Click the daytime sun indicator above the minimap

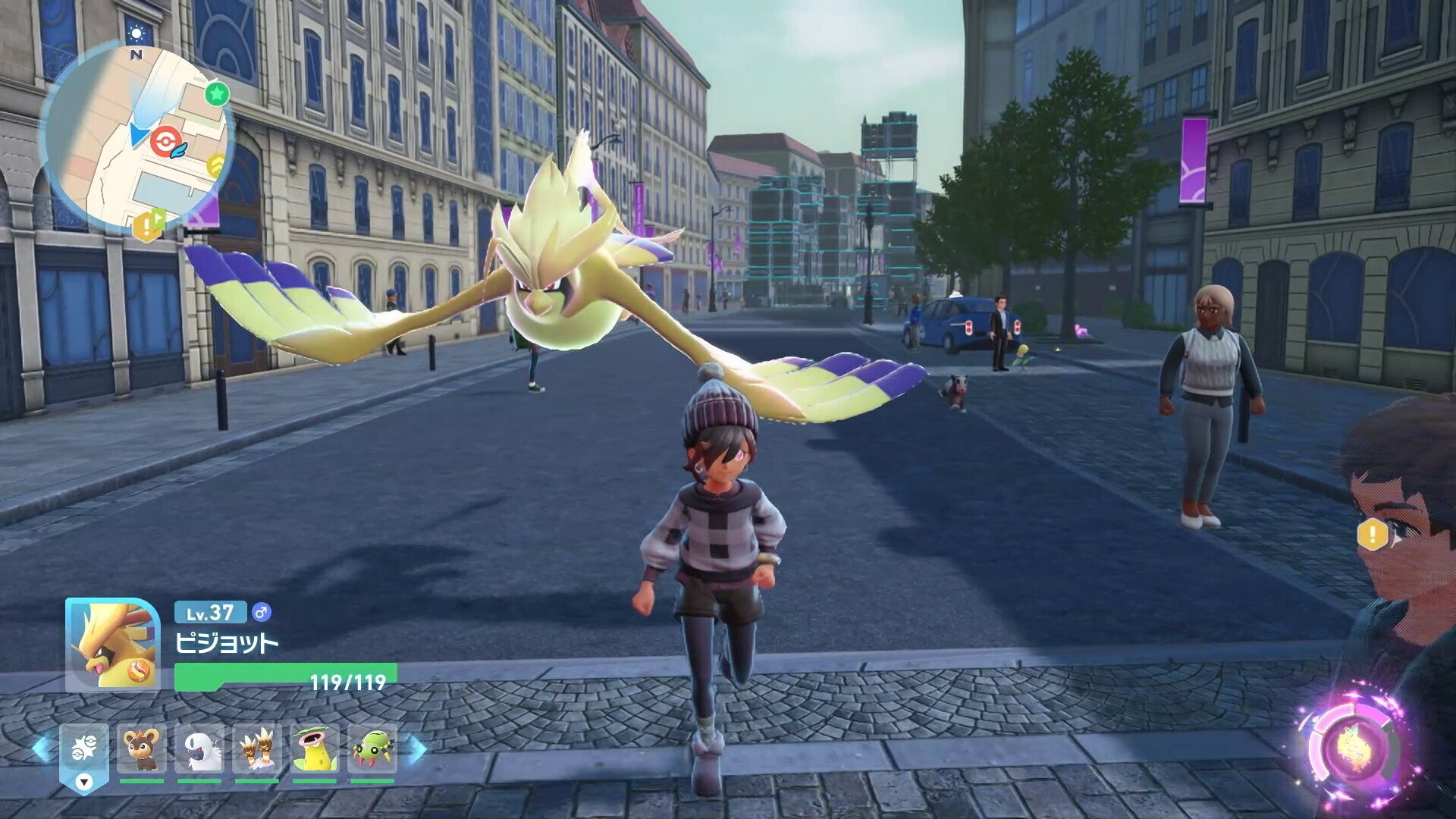pyautogui.click(x=136, y=33)
